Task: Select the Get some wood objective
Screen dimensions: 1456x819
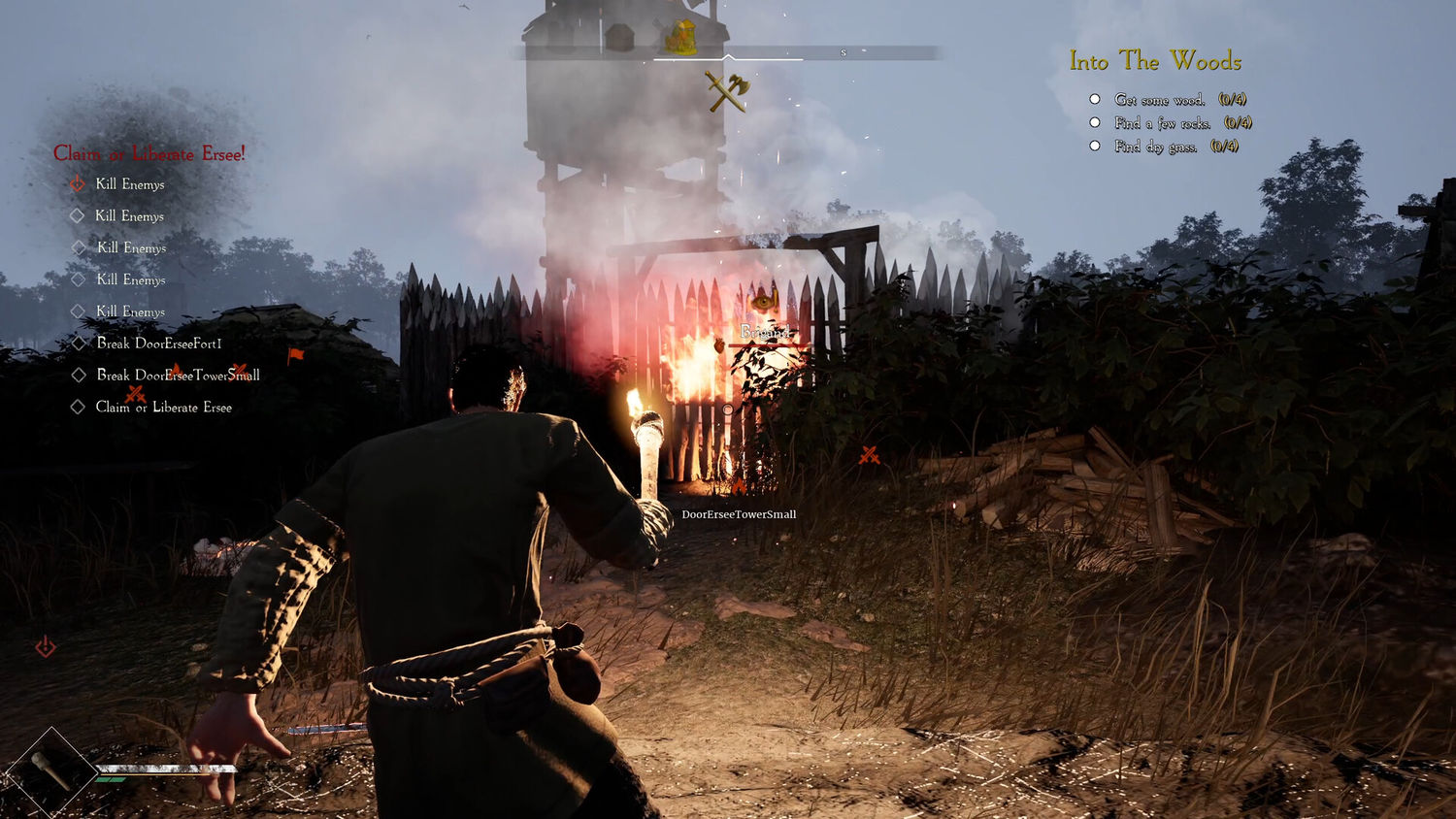Action: pyautogui.click(x=1159, y=100)
